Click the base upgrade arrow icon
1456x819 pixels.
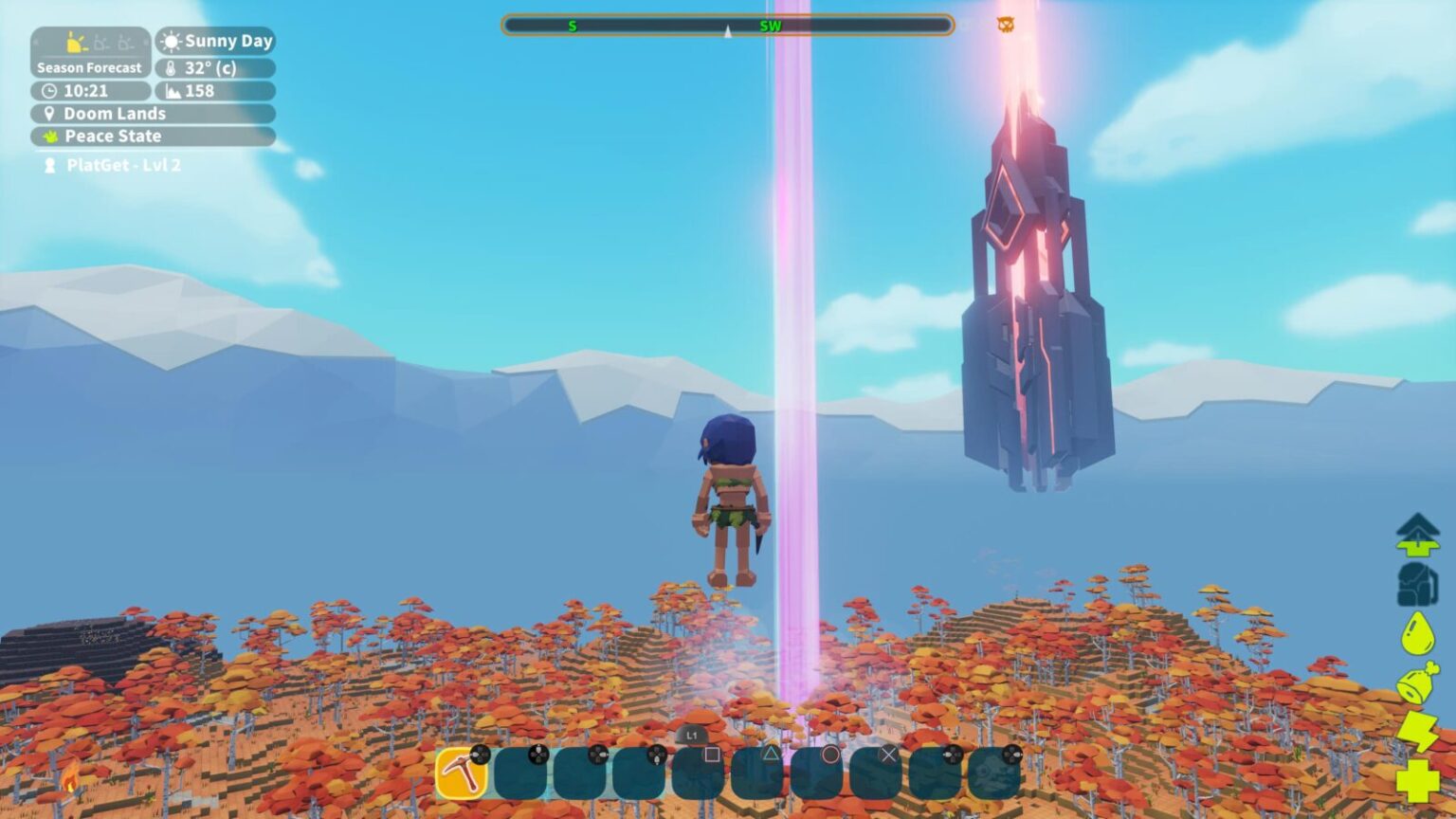tap(1416, 534)
